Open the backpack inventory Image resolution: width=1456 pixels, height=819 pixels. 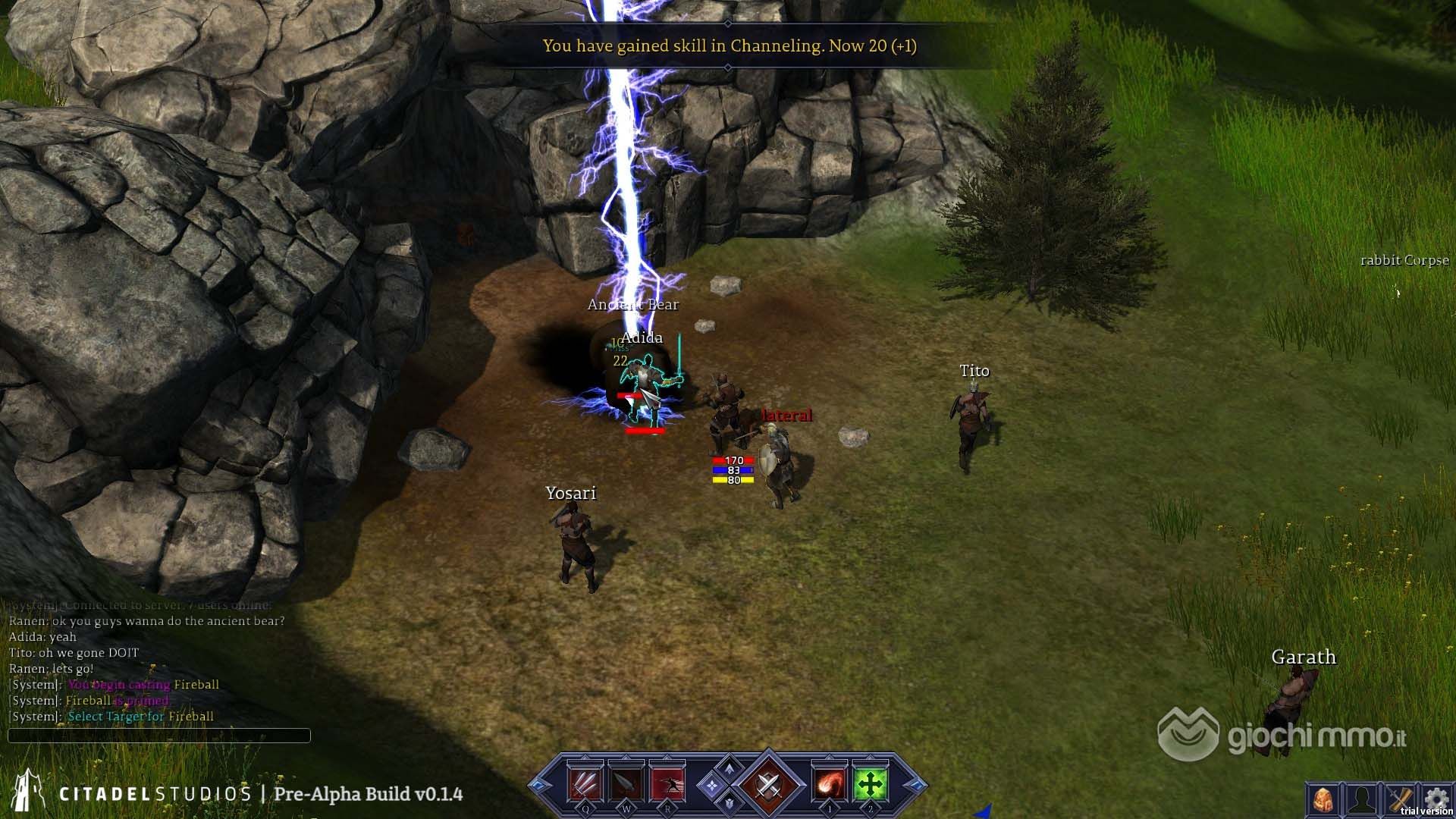point(1323,799)
